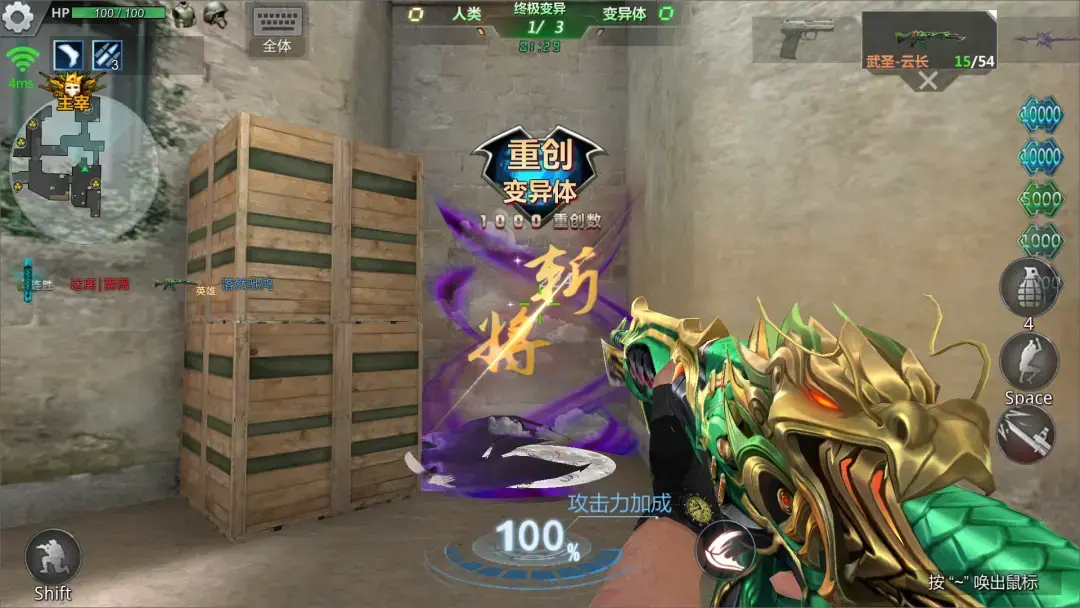Switch to the purple melee weapon slot
Viewport: 1080px width, 608px height.
coord(1045,38)
